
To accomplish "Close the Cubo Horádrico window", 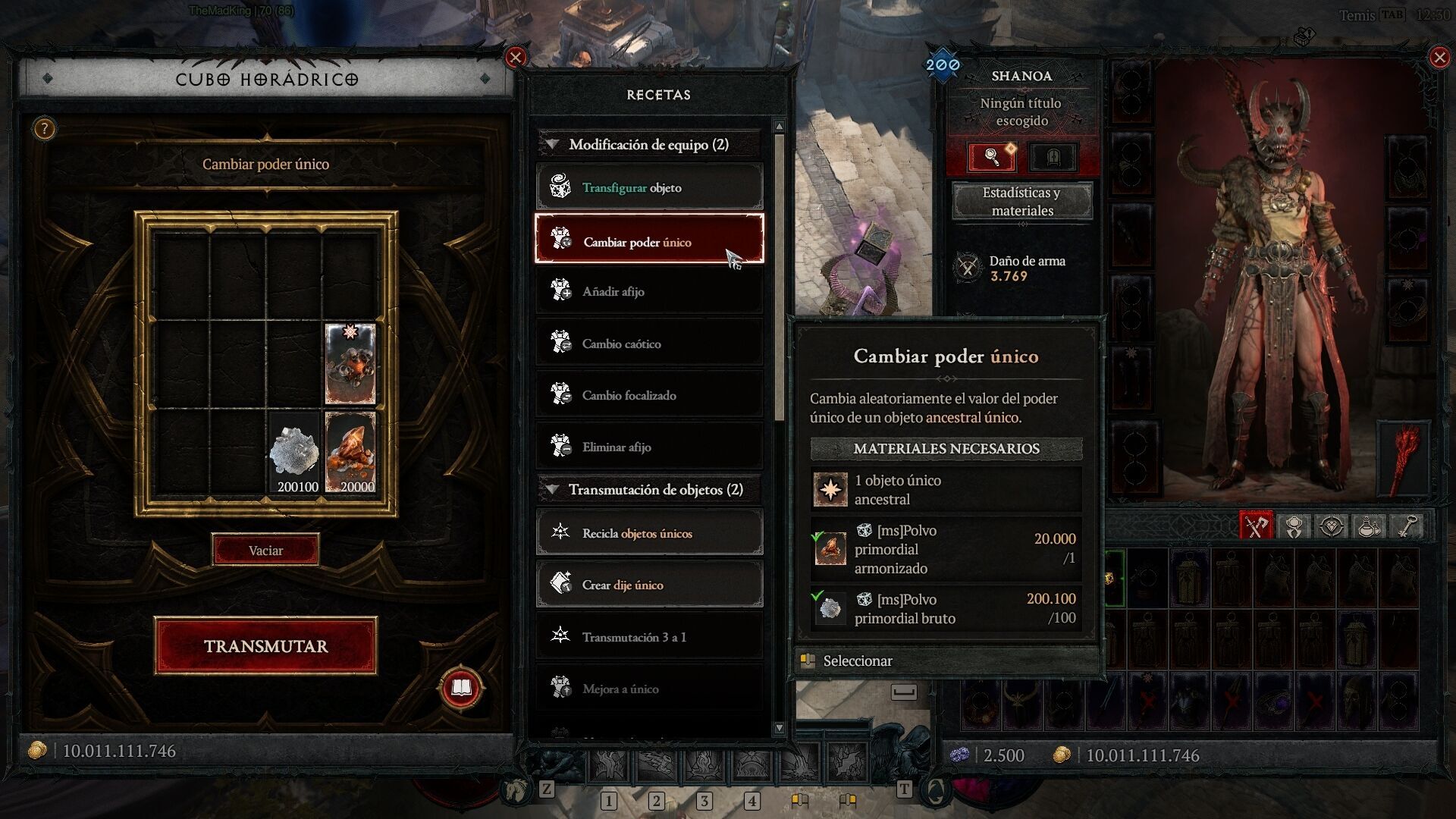I will pyautogui.click(x=516, y=58).
